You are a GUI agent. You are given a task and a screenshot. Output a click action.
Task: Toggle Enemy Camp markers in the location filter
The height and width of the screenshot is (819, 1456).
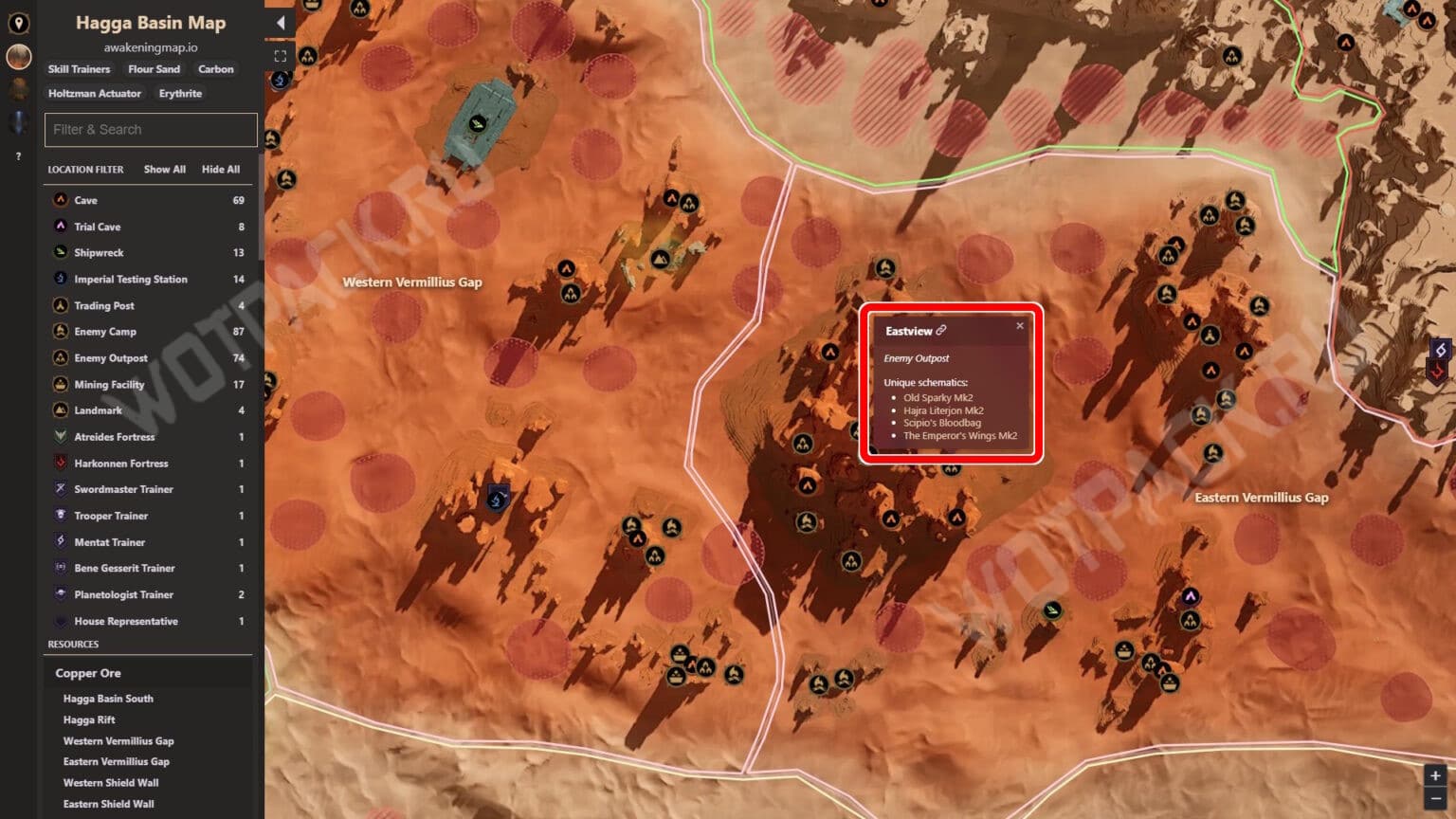click(61, 331)
